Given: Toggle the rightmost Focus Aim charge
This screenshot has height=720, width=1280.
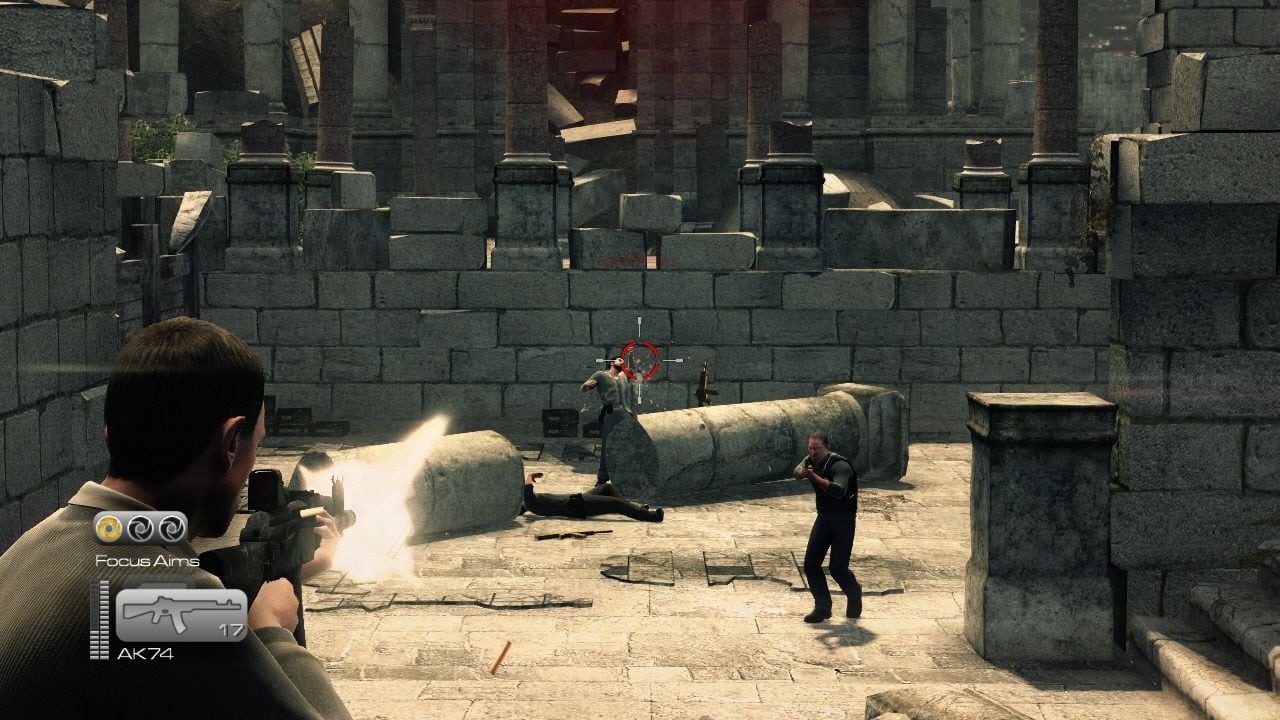Looking at the screenshot, I should (x=171, y=528).
